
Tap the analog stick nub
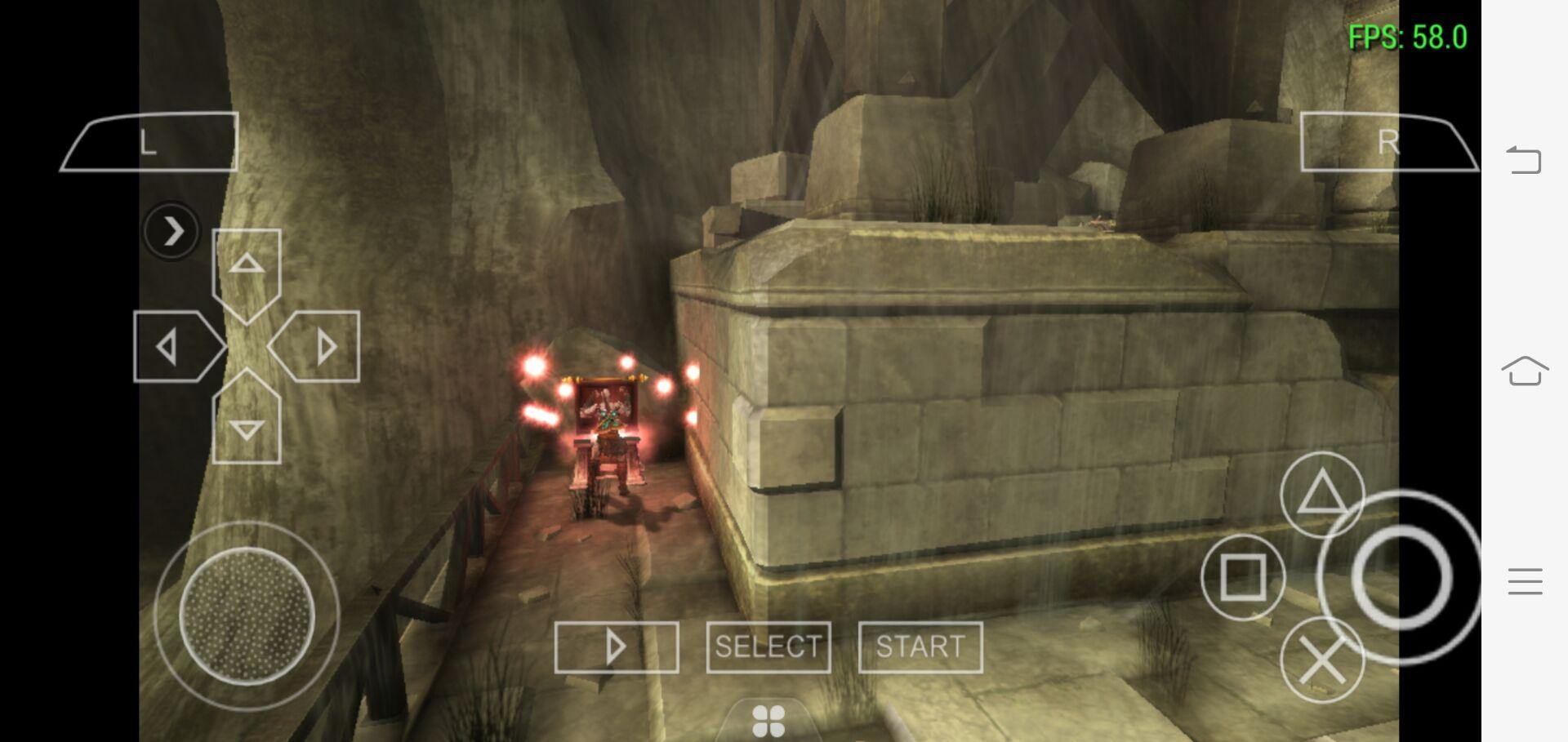pos(247,615)
